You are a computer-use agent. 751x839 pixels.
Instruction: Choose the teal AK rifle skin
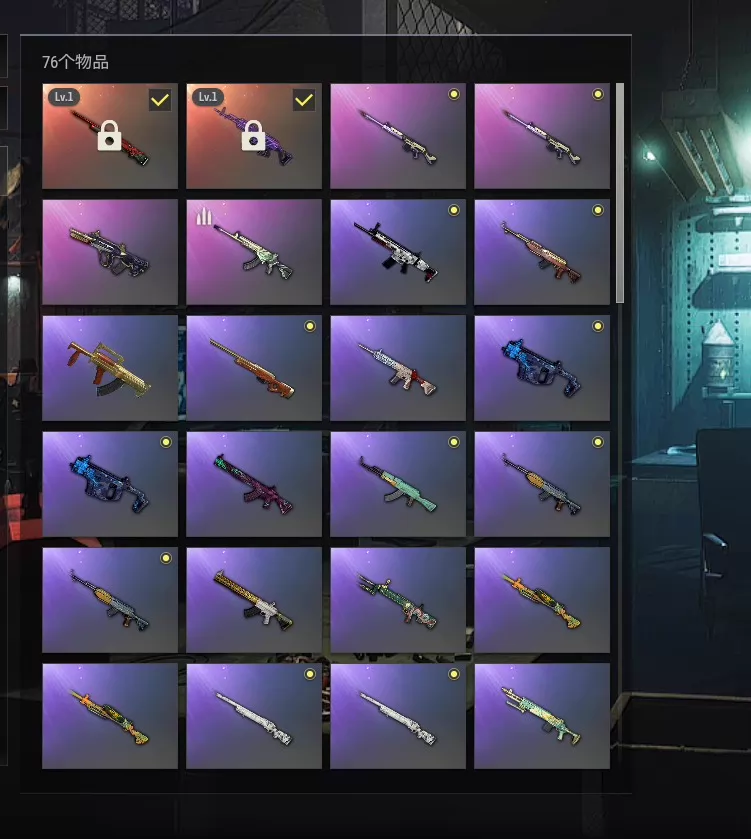397,484
